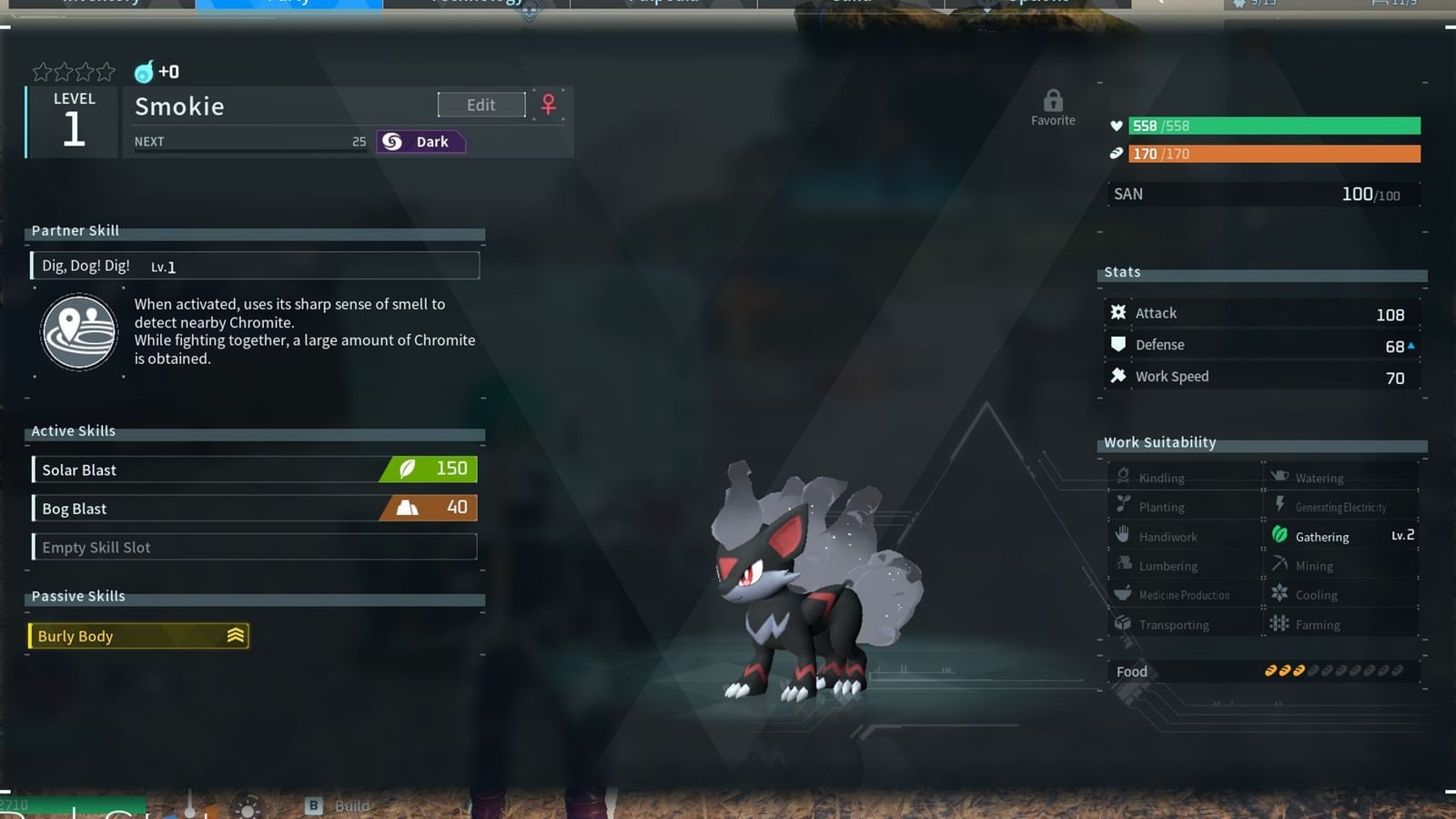This screenshot has width=1456, height=819.
Task: Open the Dark element type badge
Action: (x=420, y=141)
